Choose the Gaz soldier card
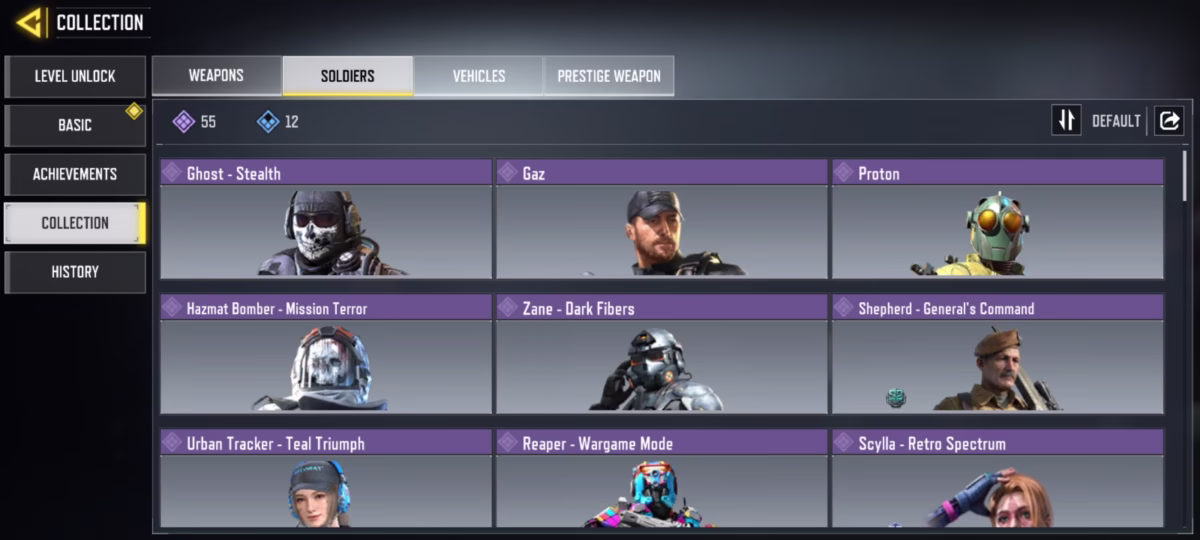This screenshot has width=1200, height=540. tap(662, 218)
